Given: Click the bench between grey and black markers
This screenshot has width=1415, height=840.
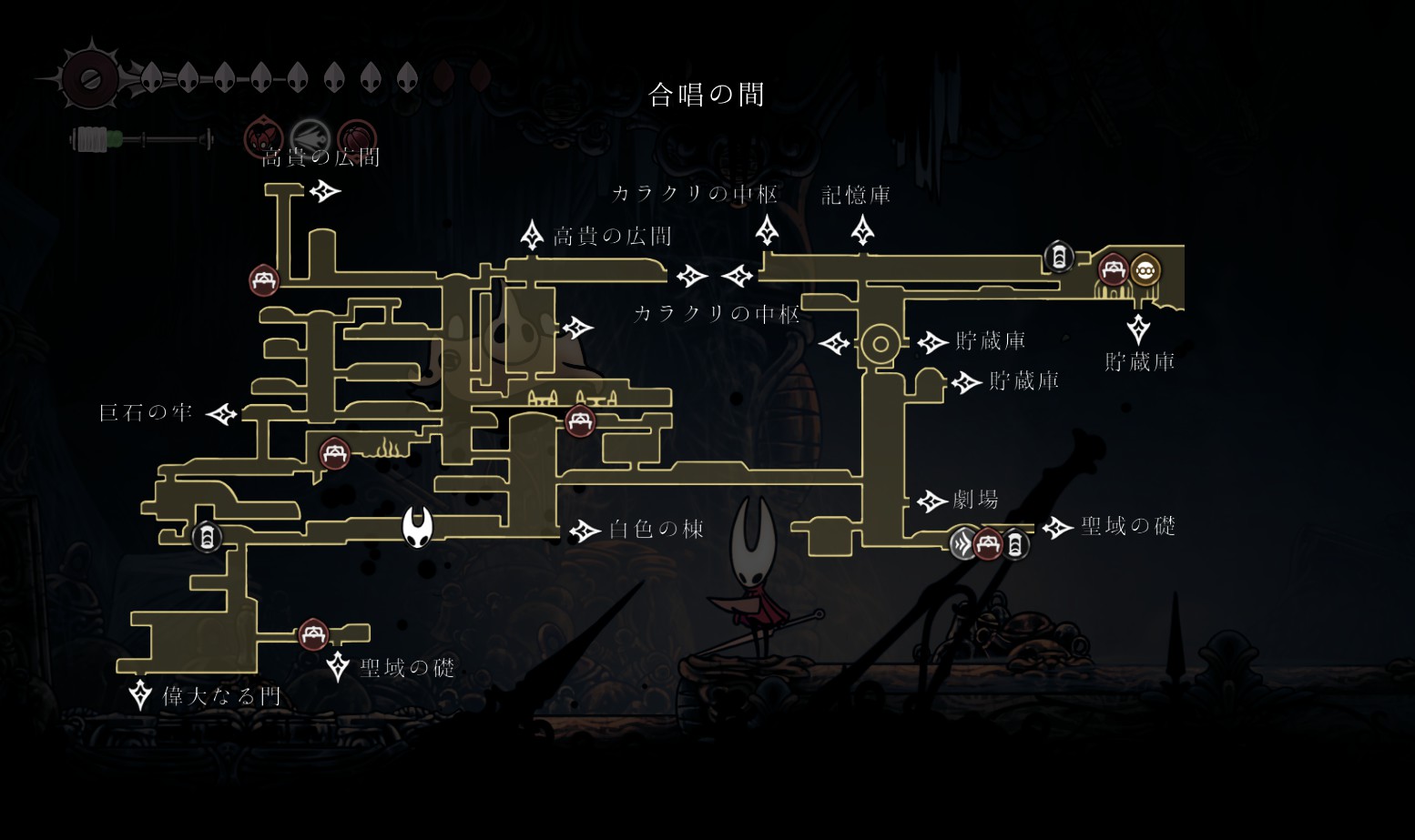Looking at the screenshot, I should click(988, 544).
